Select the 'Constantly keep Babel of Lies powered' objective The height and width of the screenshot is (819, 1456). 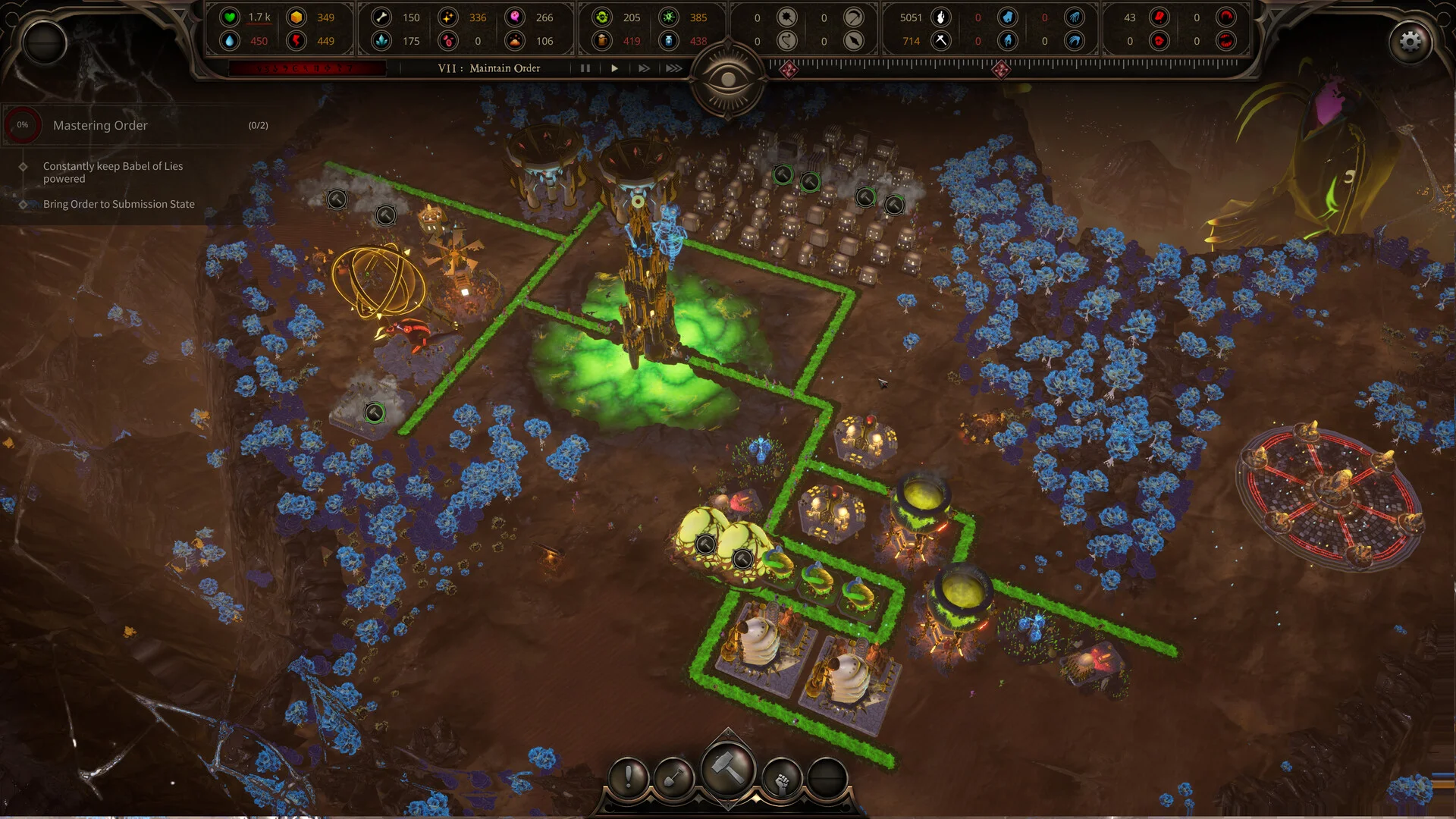click(112, 172)
